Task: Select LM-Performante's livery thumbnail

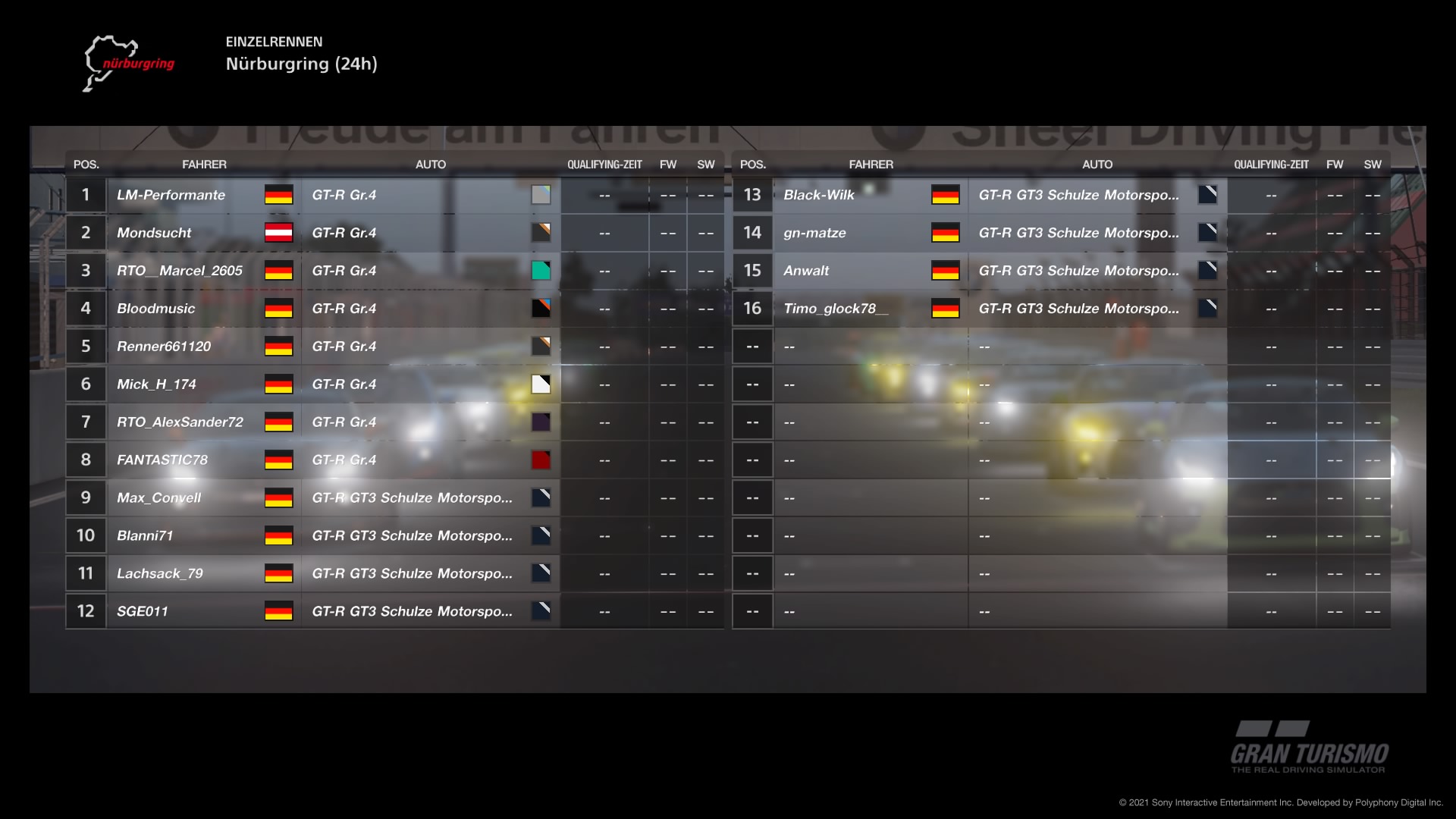Action: (541, 195)
